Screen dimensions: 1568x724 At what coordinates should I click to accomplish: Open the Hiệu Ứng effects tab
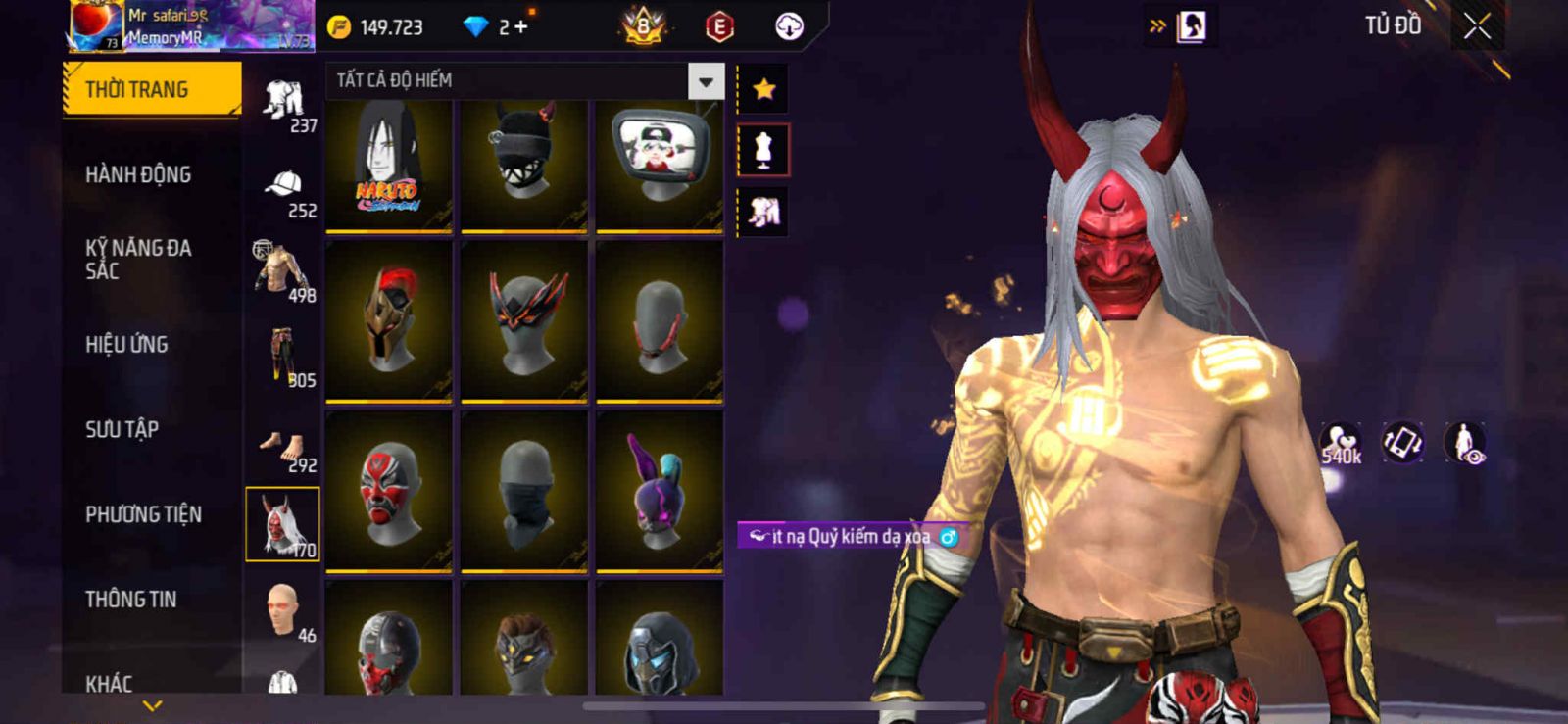[126, 344]
